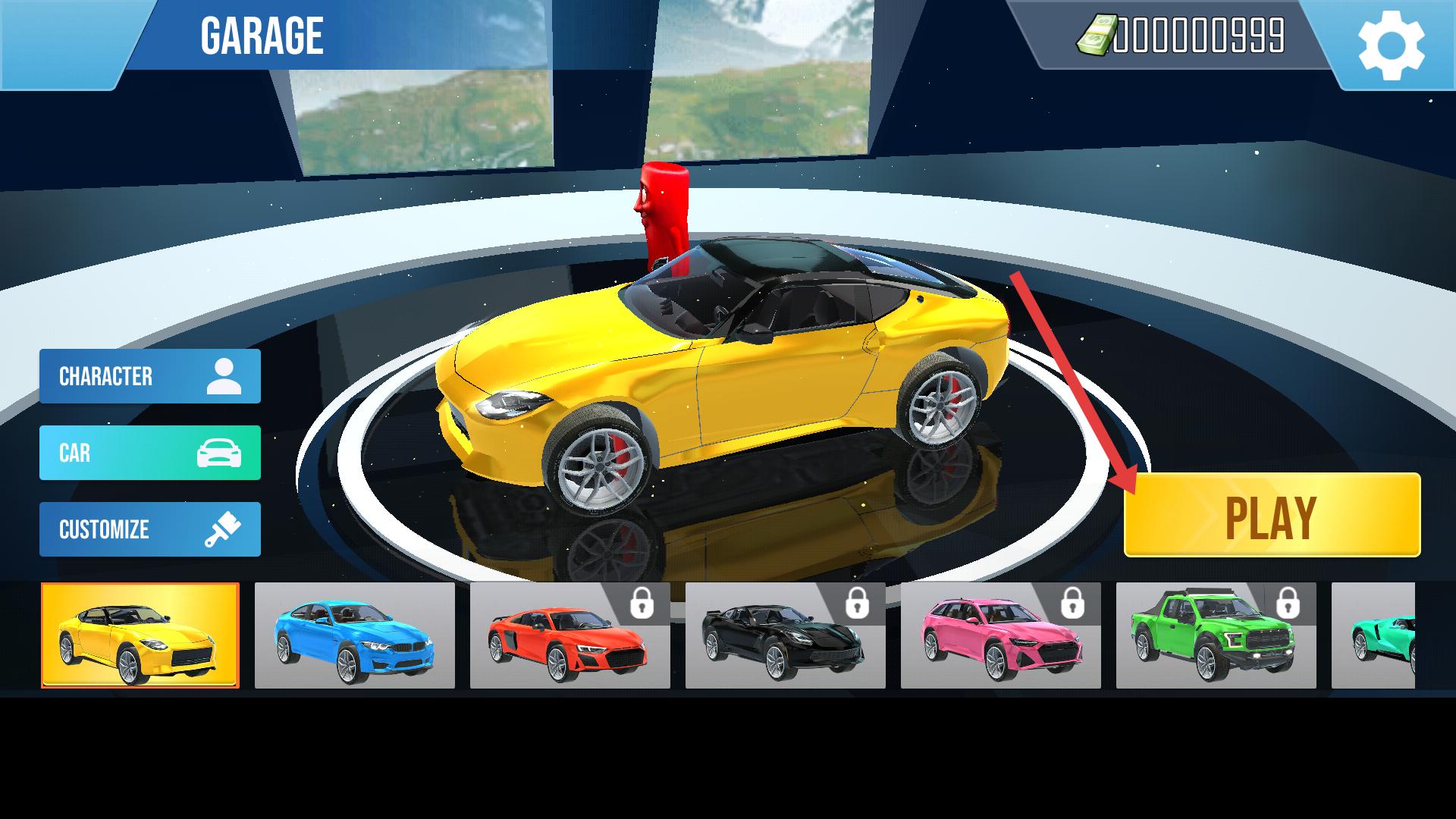Pick the locked black sports car
The image size is (1456, 819).
pyautogui.click(x=786, y=635)
